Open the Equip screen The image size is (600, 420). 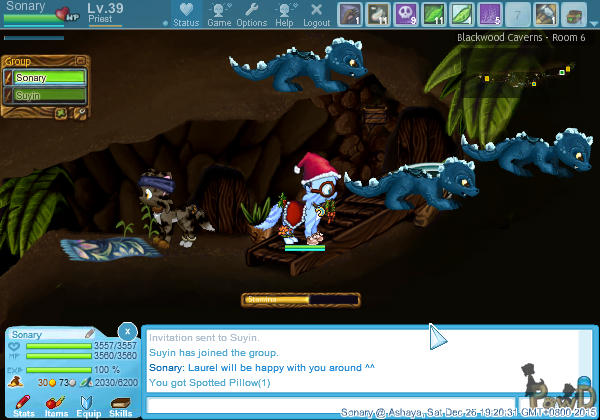(x=88, y=404)
